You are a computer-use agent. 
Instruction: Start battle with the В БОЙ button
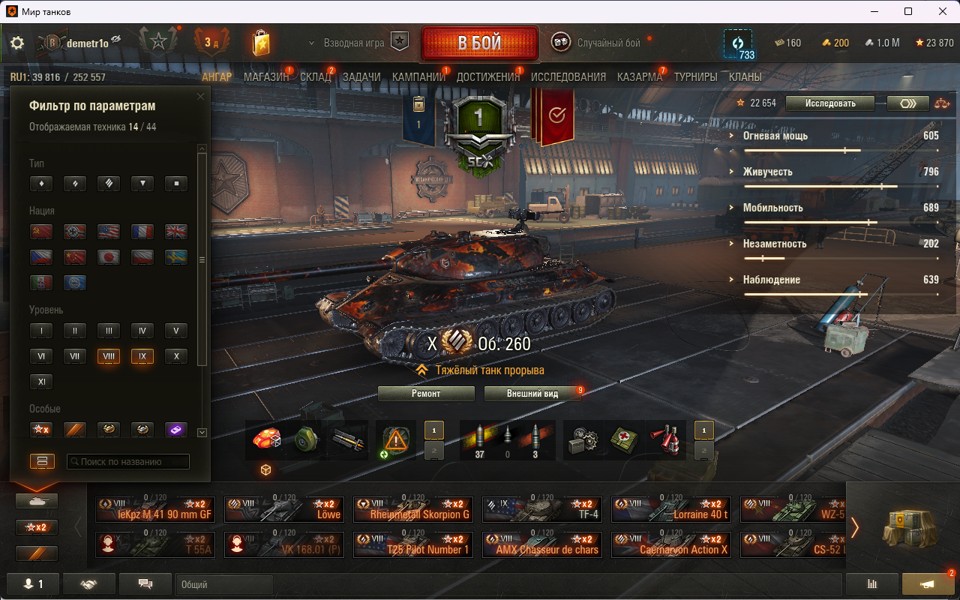pos(480,44)
